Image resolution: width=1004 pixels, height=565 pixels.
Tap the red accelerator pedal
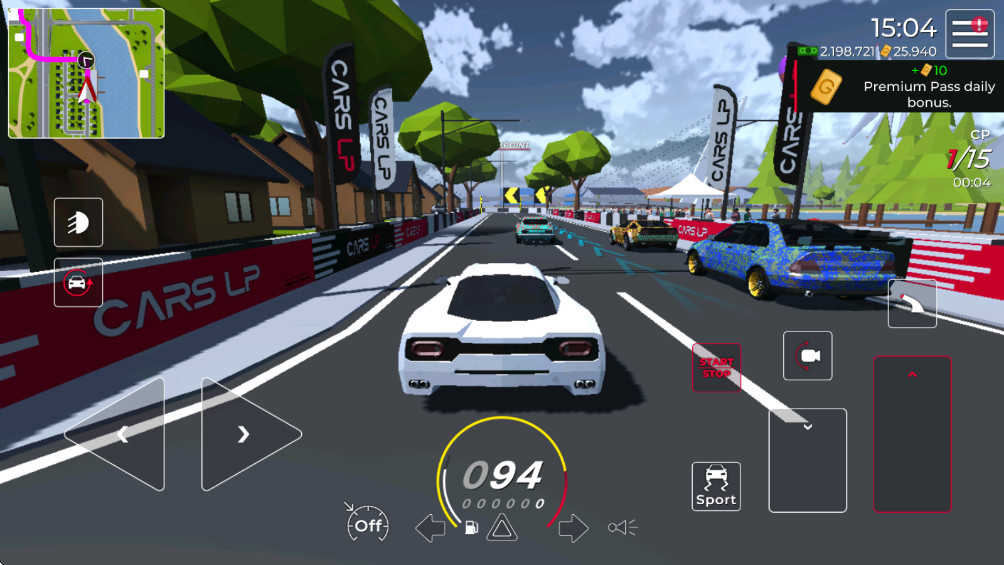tap(912, 434)
